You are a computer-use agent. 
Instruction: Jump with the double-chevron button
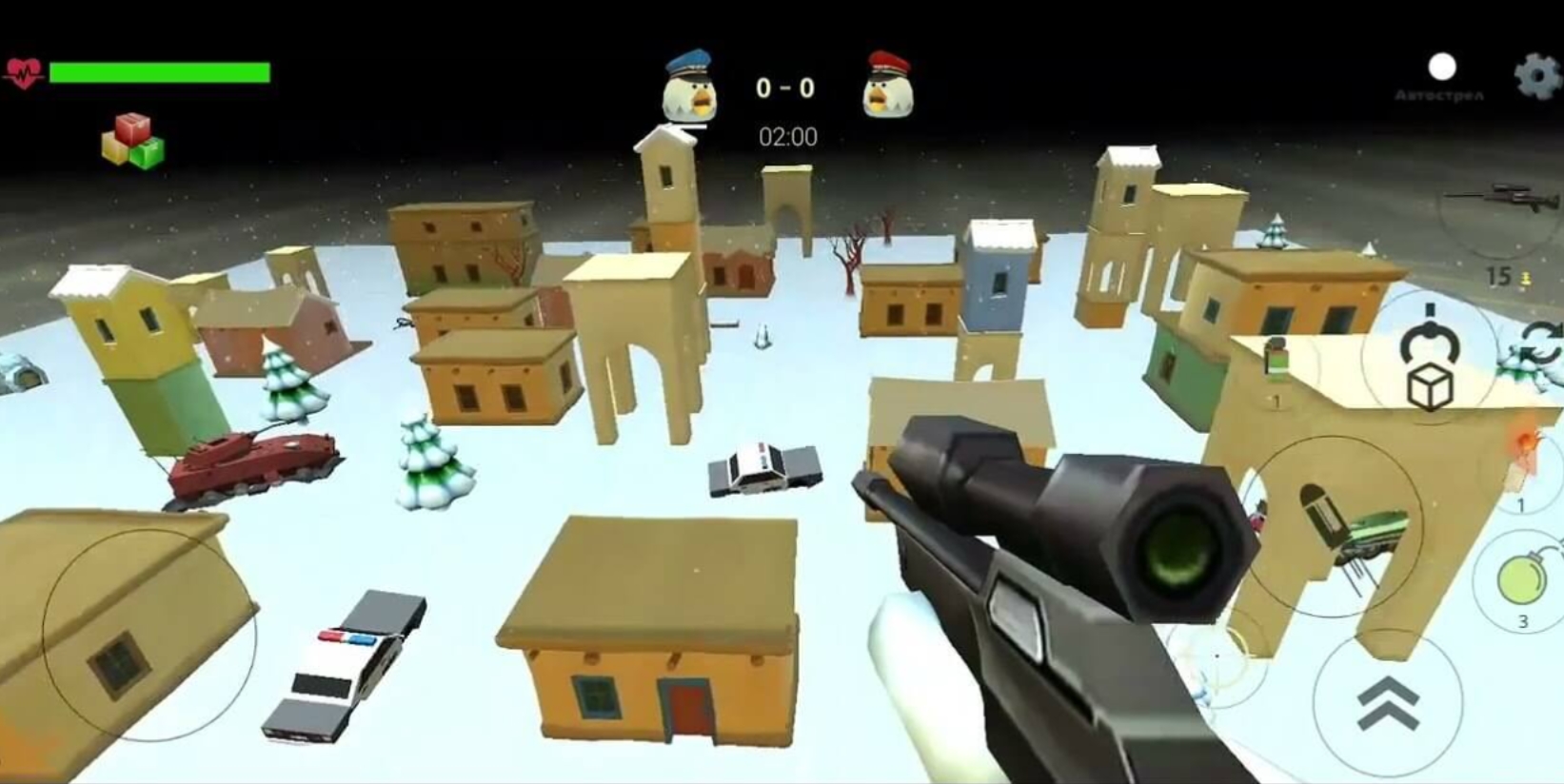pos(1387,703)
